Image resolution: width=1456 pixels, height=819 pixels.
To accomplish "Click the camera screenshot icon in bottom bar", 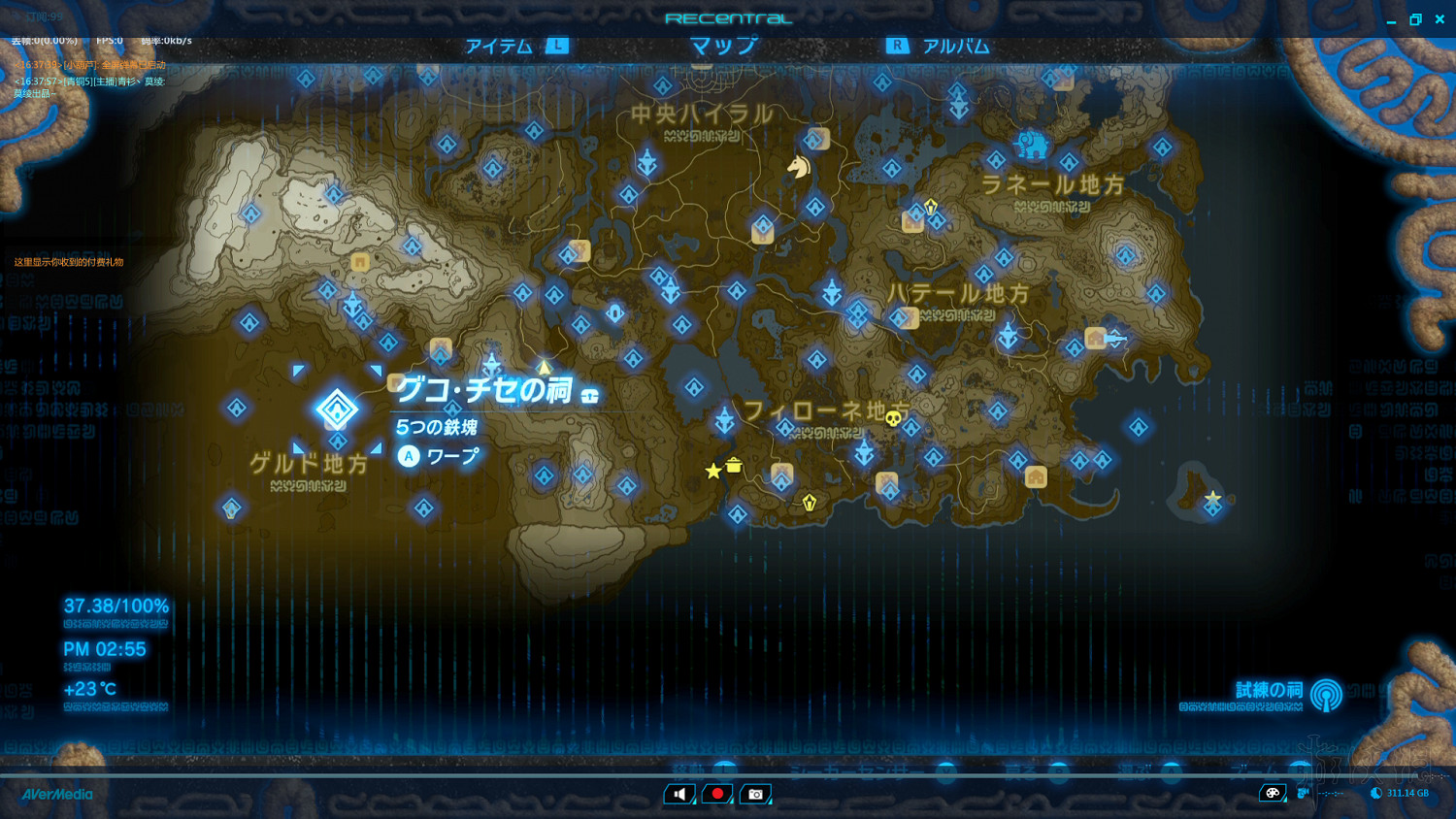I will coord(755,794).
